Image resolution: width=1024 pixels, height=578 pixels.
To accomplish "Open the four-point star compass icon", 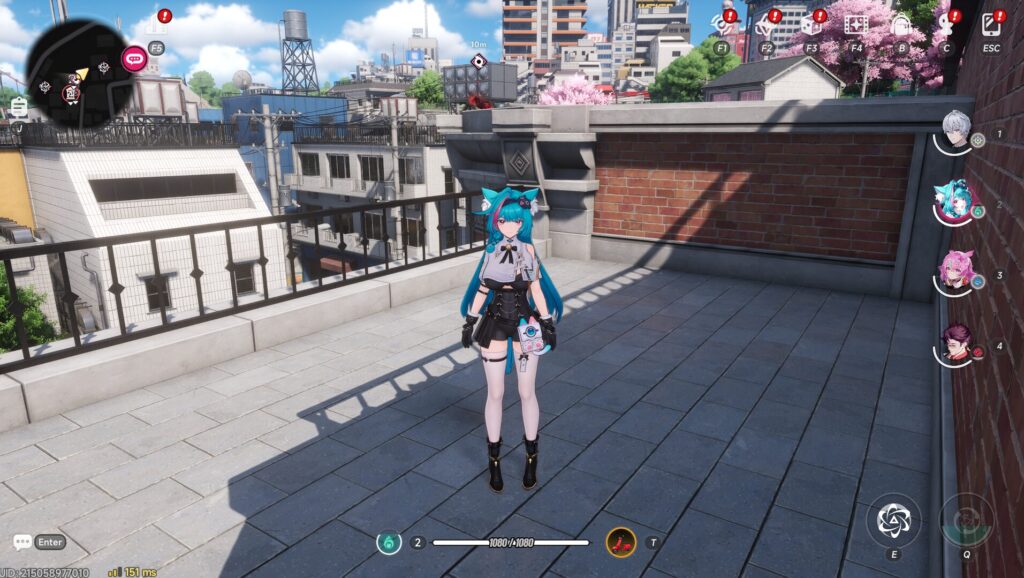I will pyautogui.click(x=766, y=24).
